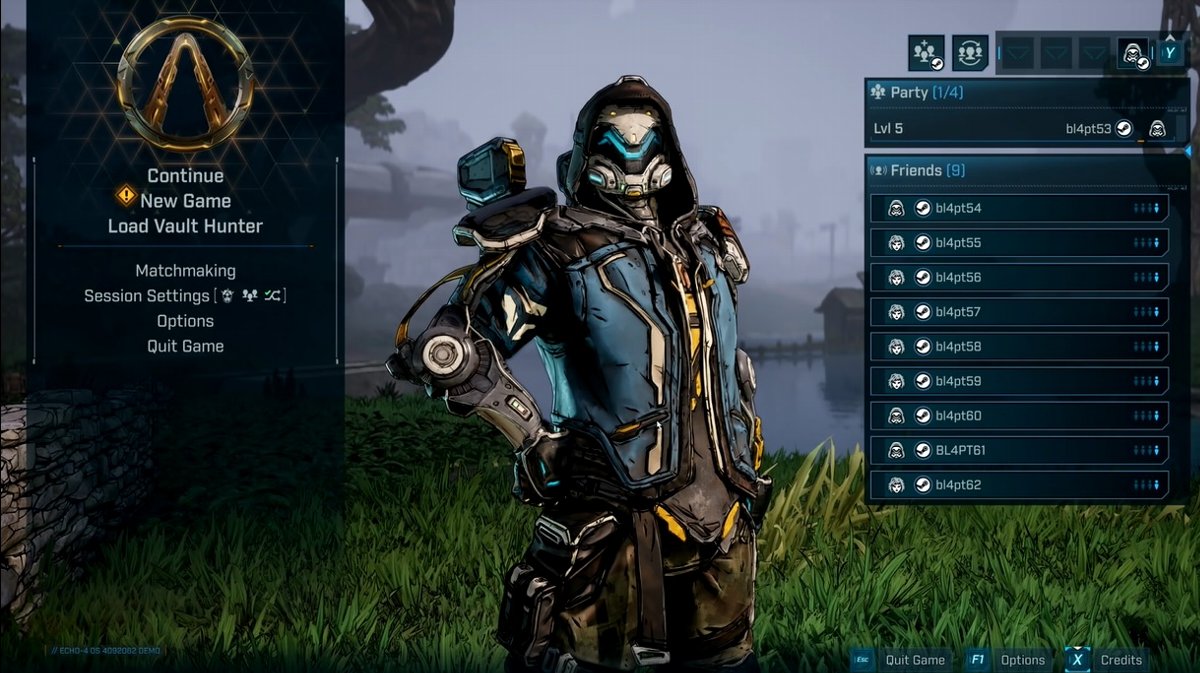
Task: Pick friend bl4pt58 row
Action: (x=1018, y=347)
